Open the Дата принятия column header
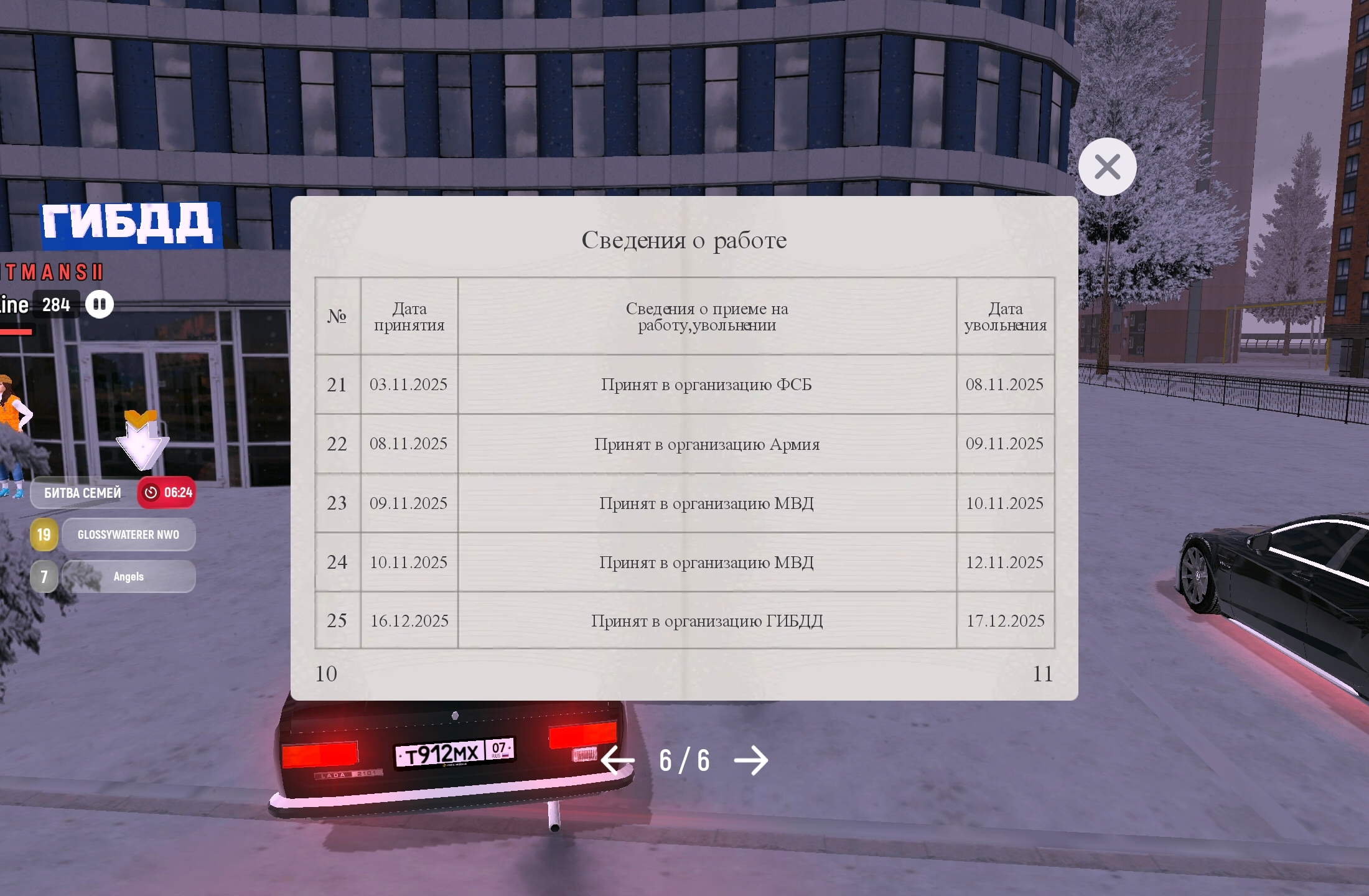 click(408, 316)
